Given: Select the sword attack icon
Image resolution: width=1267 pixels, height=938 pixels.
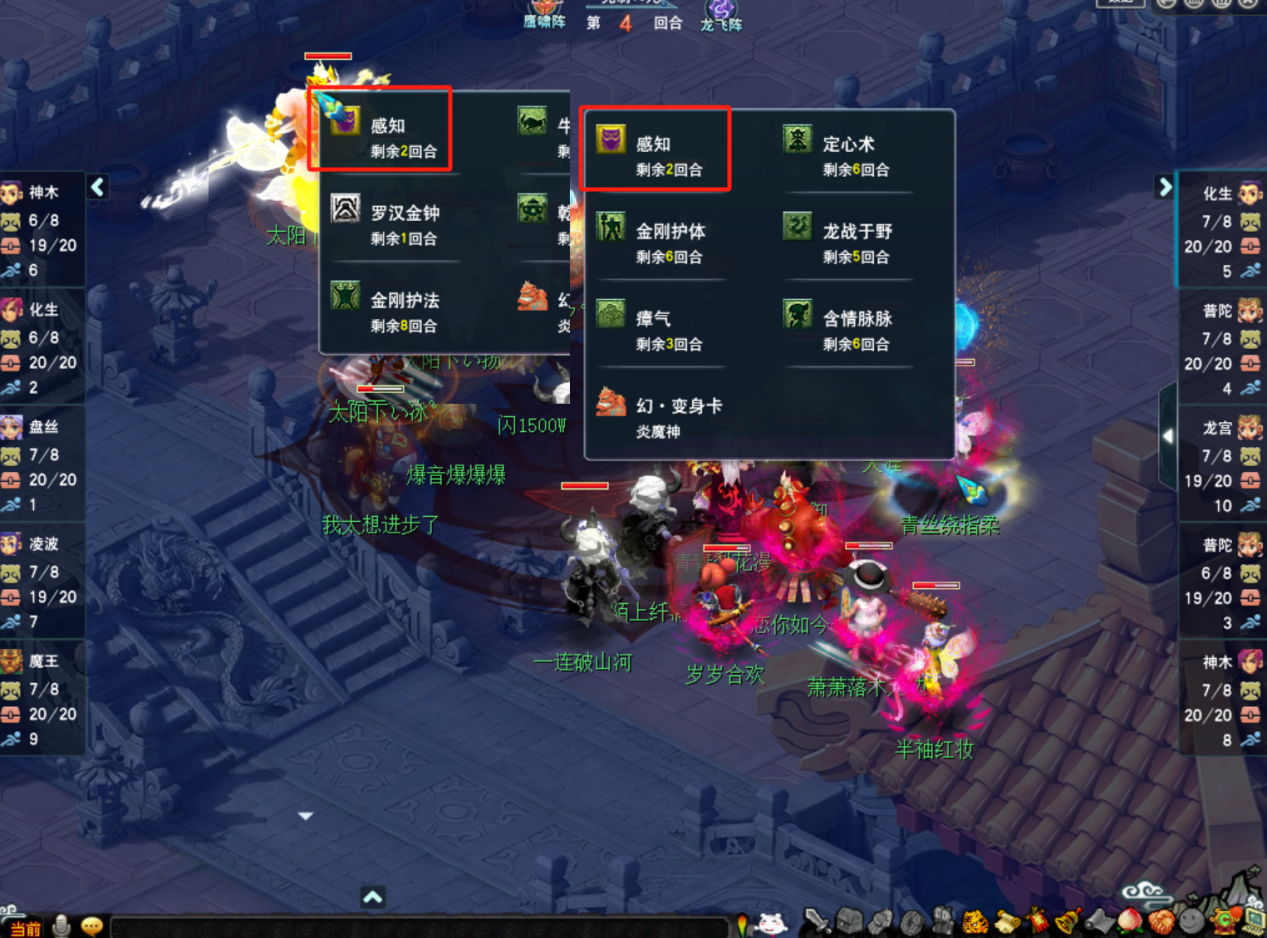Looking at the screenshot, I should [x=817, y=921].
